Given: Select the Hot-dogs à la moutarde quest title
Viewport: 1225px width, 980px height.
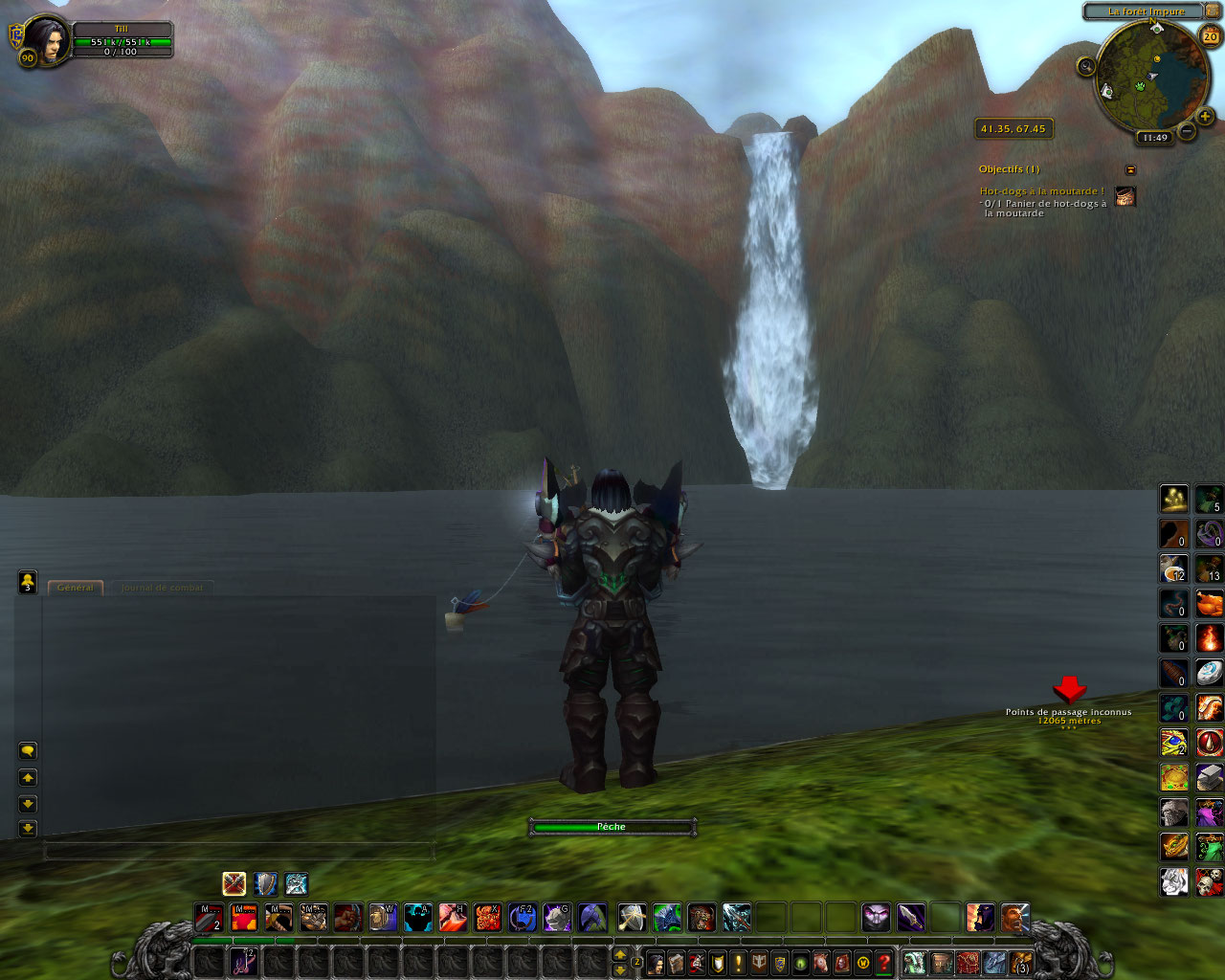Looking at the screenshot, I should click(x=1041, y=191).
